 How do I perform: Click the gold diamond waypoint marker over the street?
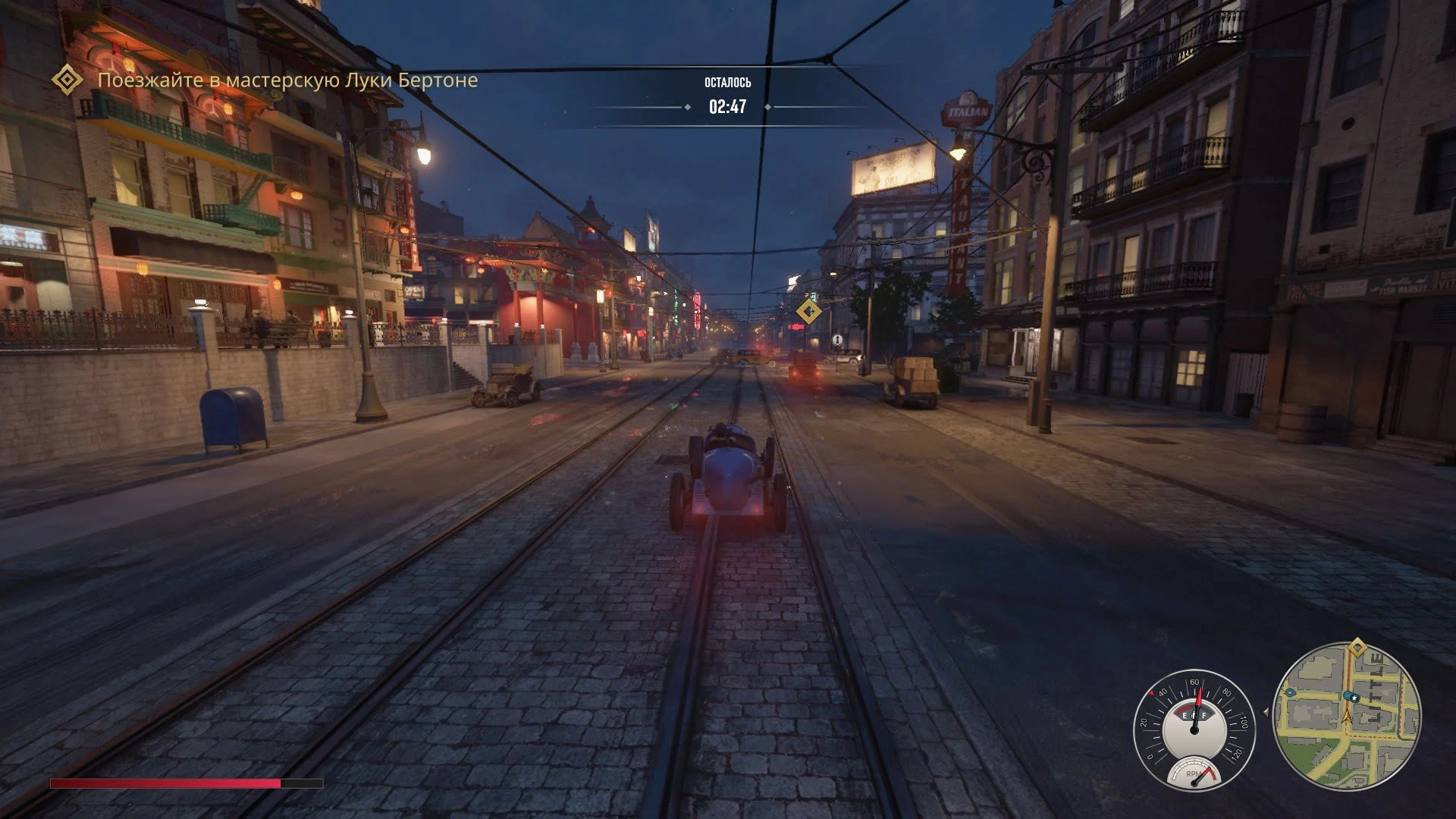(808, 311)
